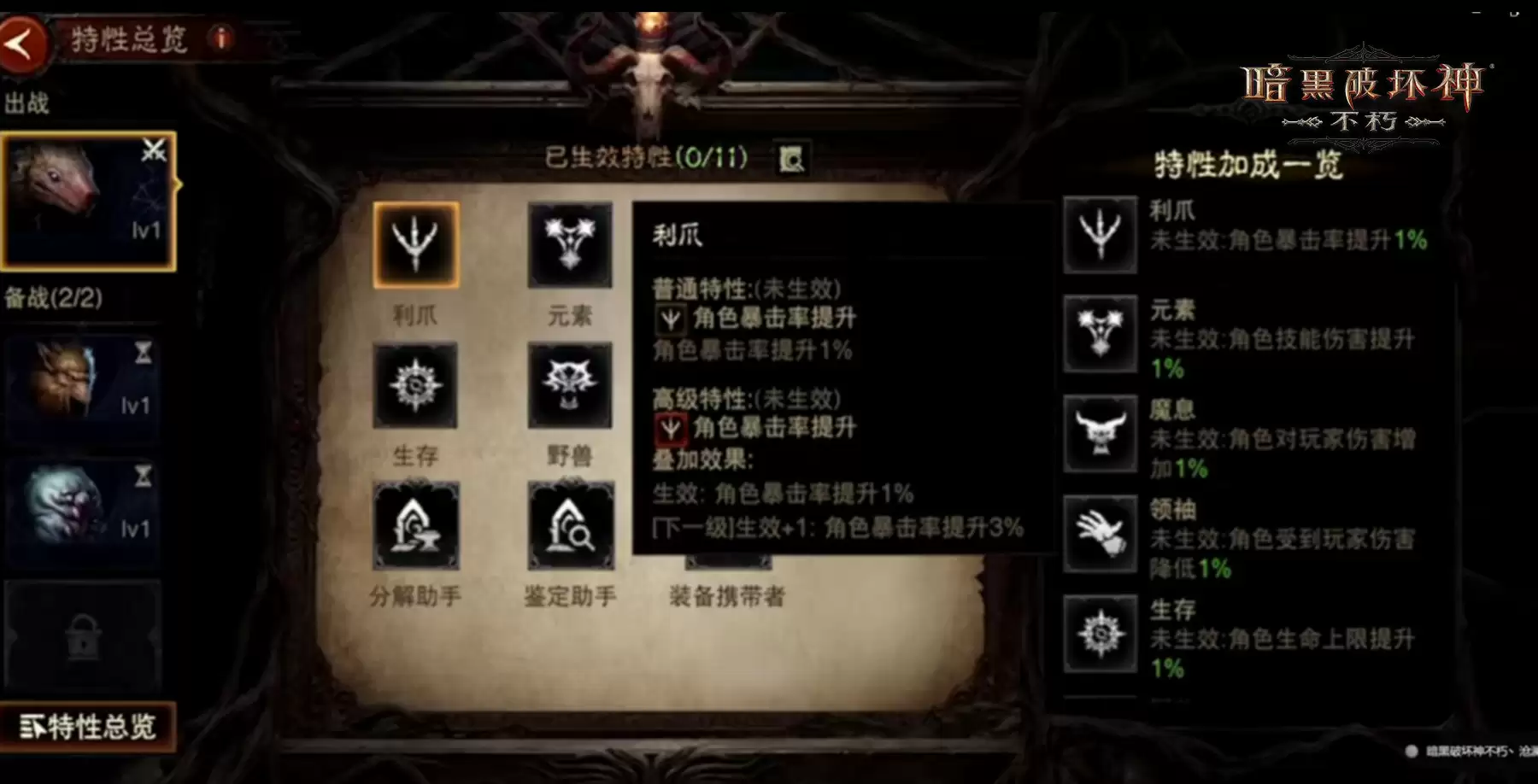Tap the info icon next to 特性总览 title
The image size is (1538, 784).
(222, 38)
